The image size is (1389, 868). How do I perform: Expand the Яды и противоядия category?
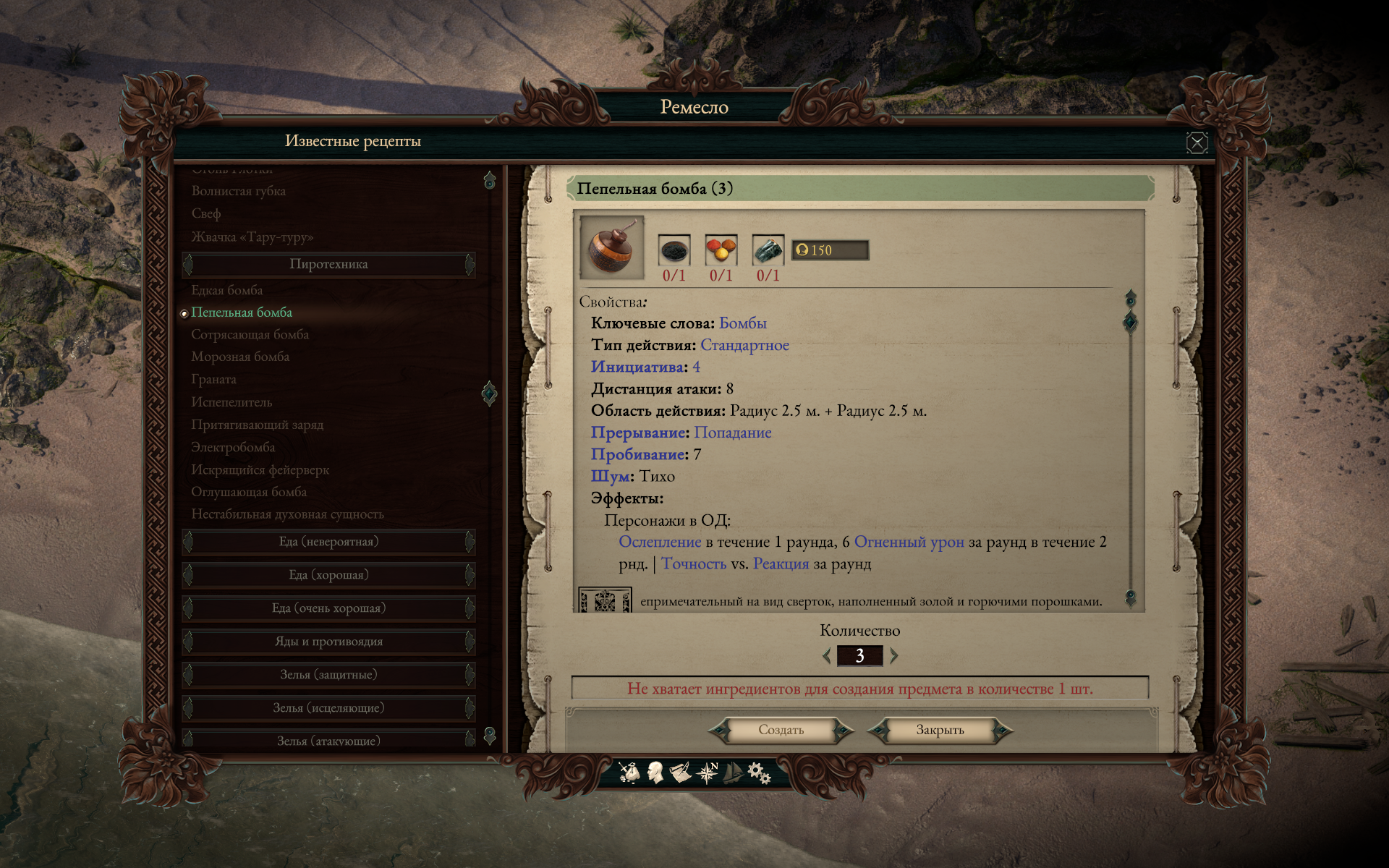click(x=328, y=642)
